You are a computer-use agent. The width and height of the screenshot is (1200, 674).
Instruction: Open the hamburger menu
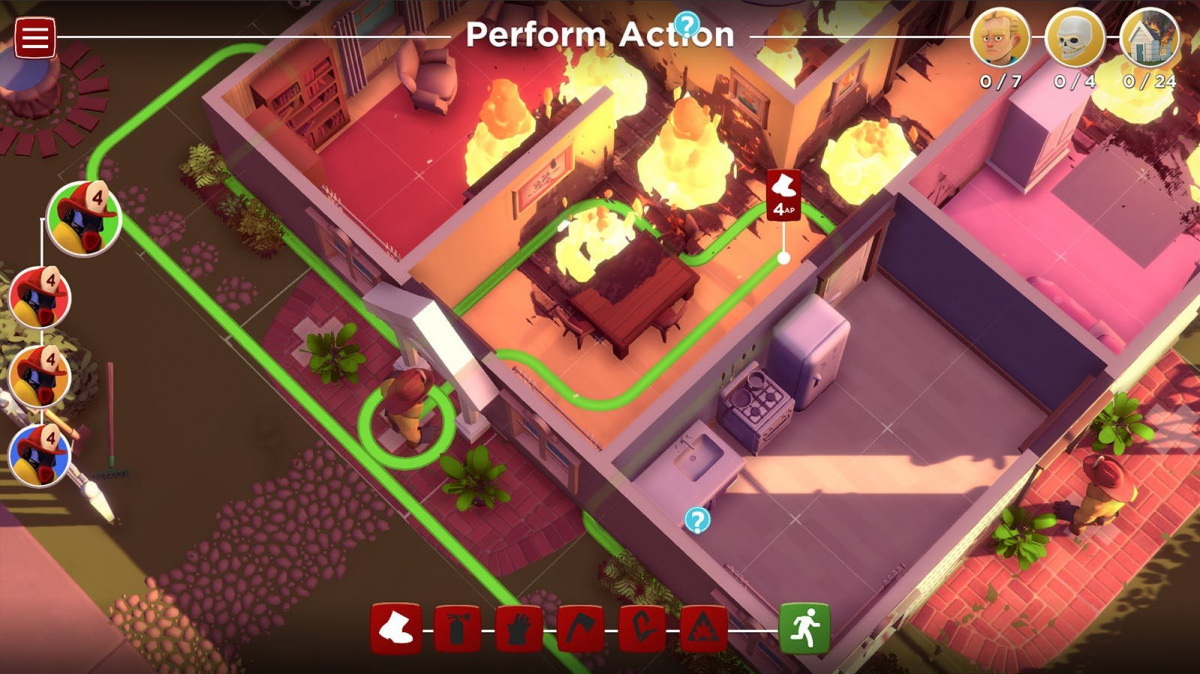(x=34, y=38)
